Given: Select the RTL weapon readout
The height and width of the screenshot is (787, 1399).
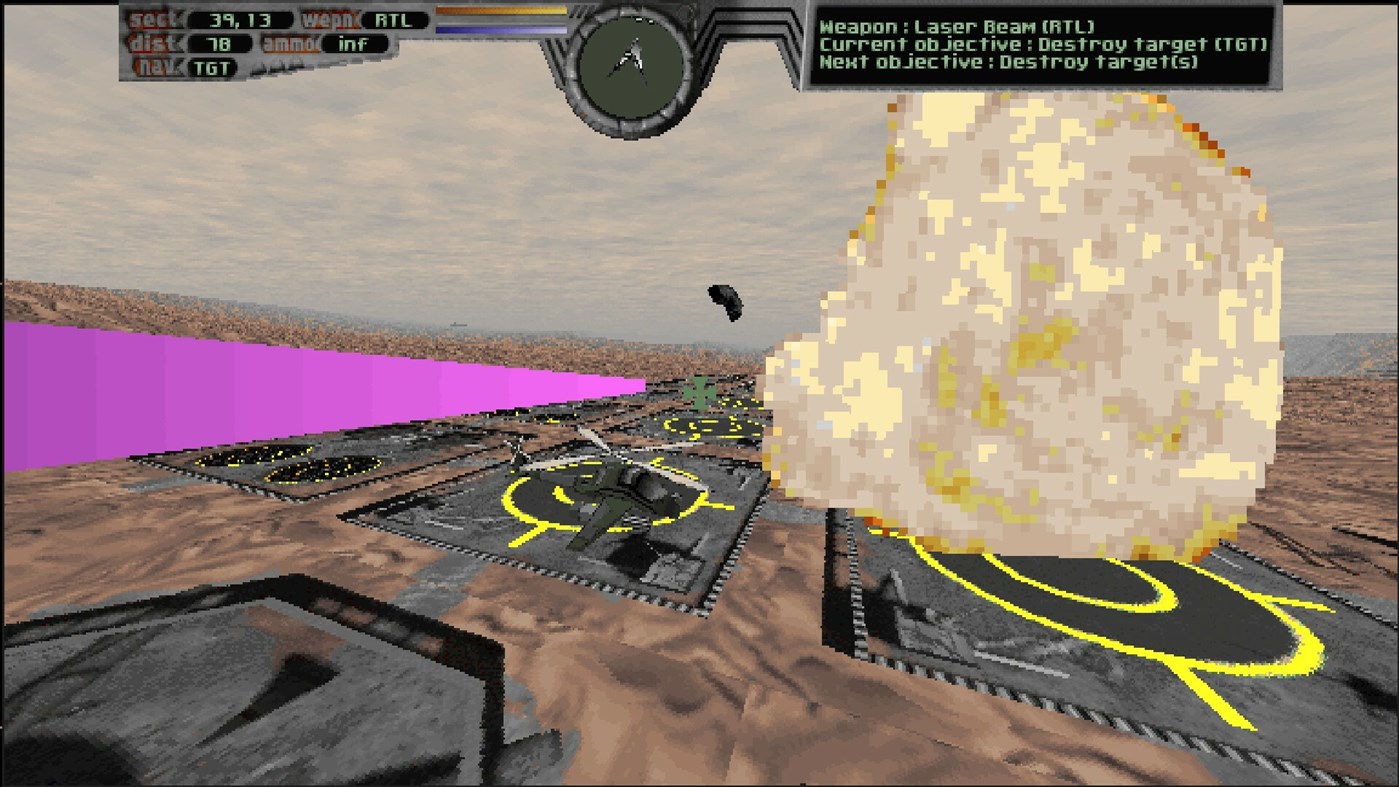Looking at the screenshot, I should click(x=394, y=17).
